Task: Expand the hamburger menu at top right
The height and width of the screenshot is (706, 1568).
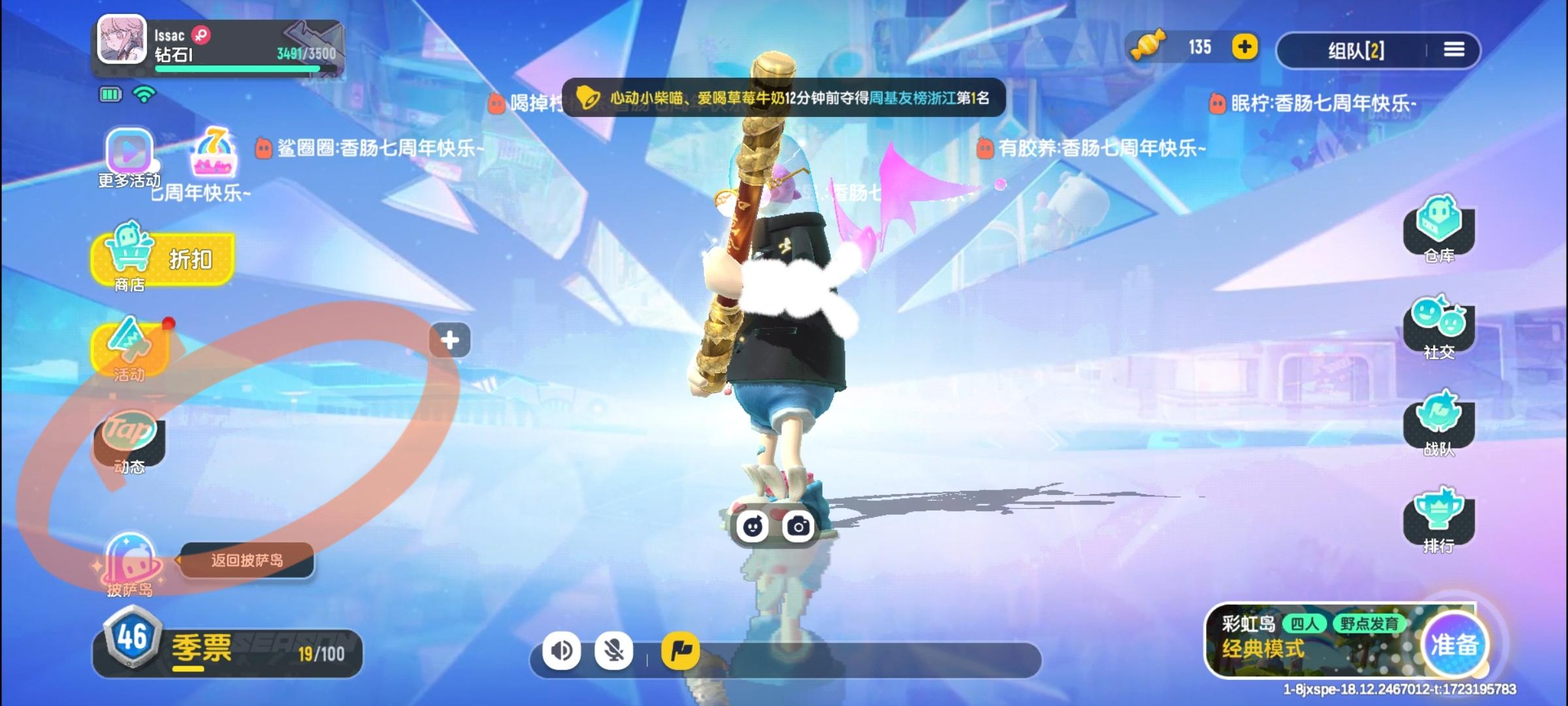Action: point(1454,49)
